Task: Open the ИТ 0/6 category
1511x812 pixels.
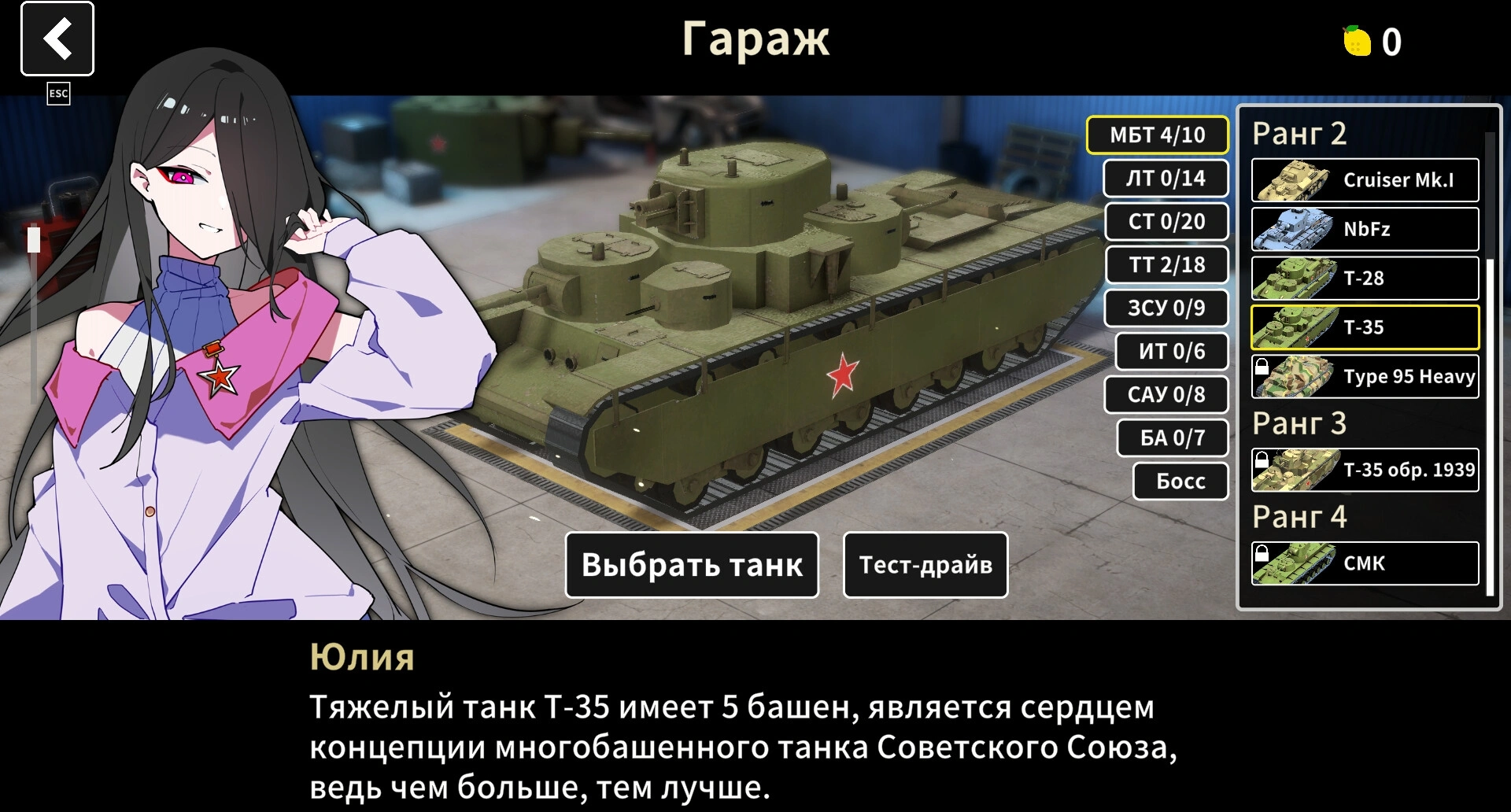Action: point(1171,352)
